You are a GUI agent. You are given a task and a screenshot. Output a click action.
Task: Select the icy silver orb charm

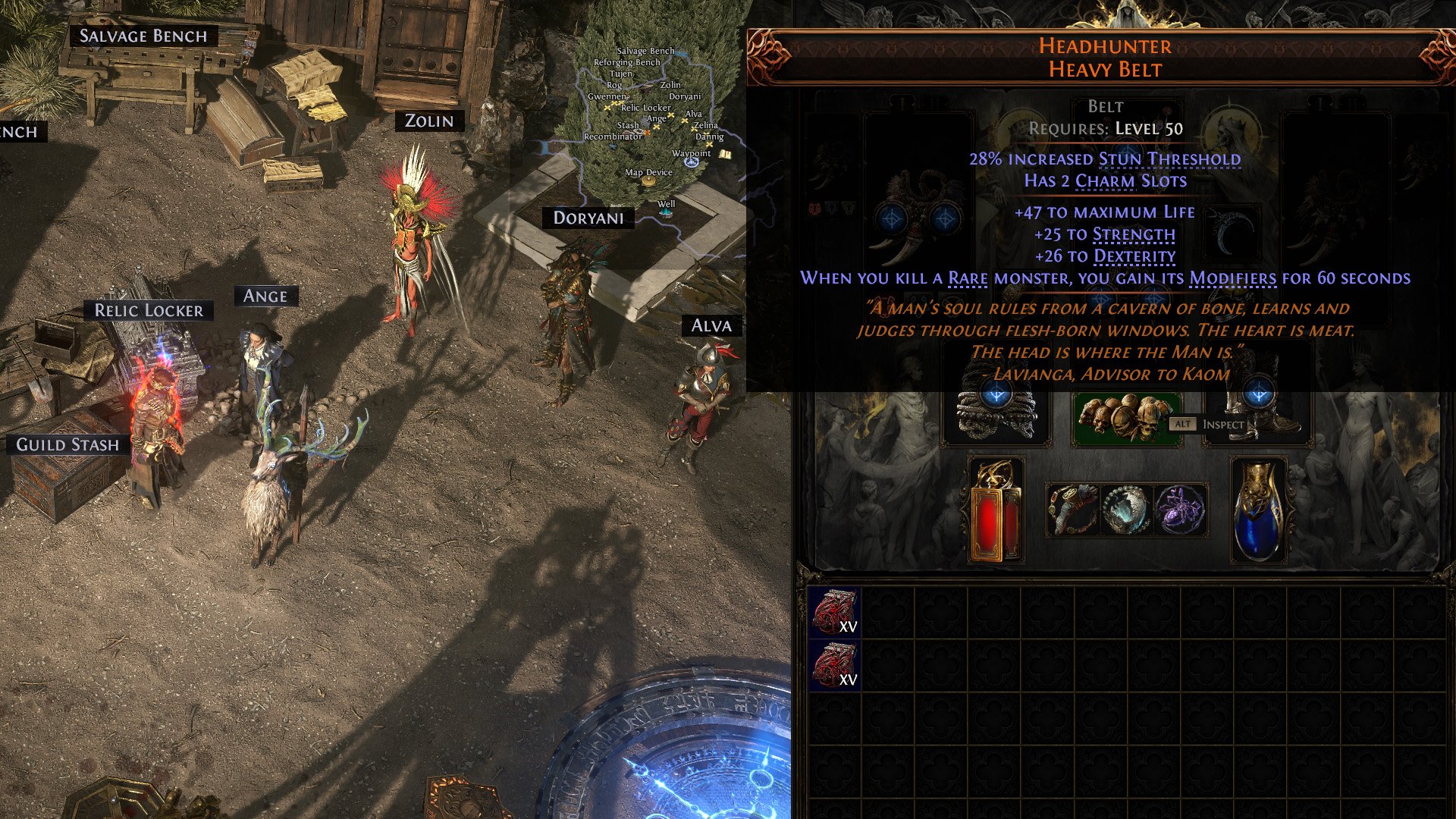[1126, 510]
